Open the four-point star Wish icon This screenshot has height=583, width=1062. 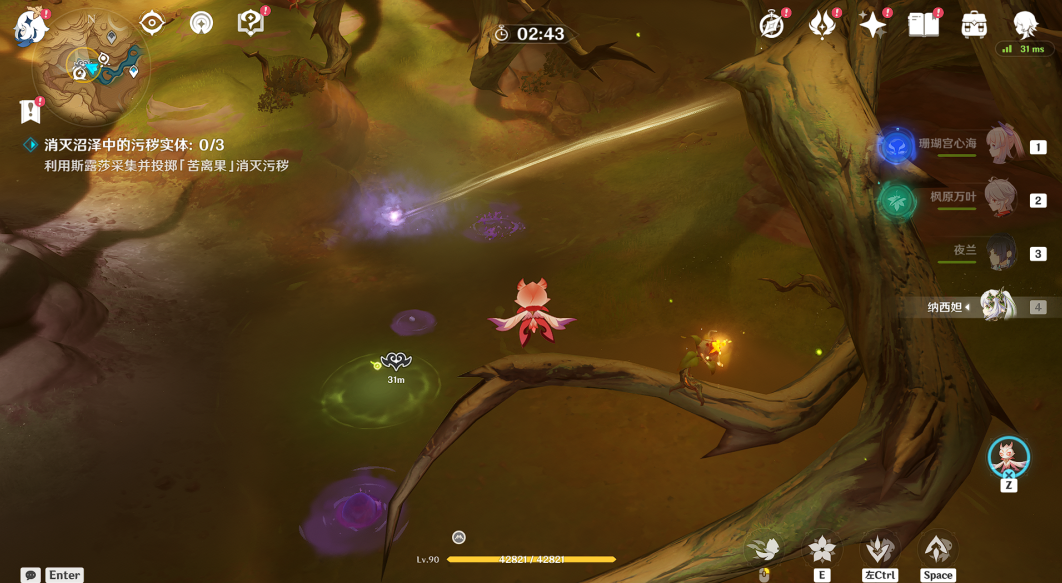pyautogui.click(x=873, y=25)
